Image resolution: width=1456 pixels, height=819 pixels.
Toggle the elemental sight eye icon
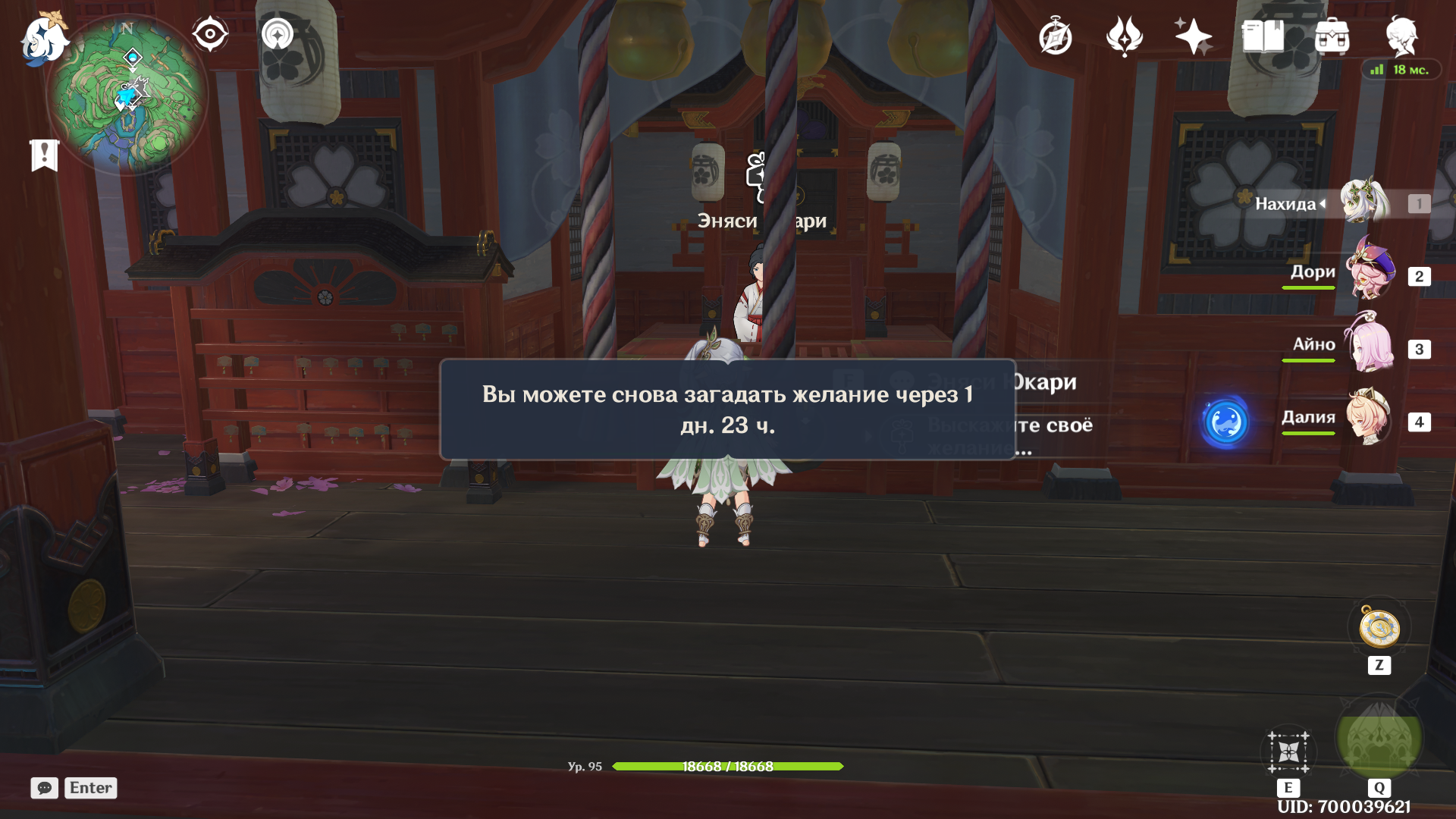[210, 34]
